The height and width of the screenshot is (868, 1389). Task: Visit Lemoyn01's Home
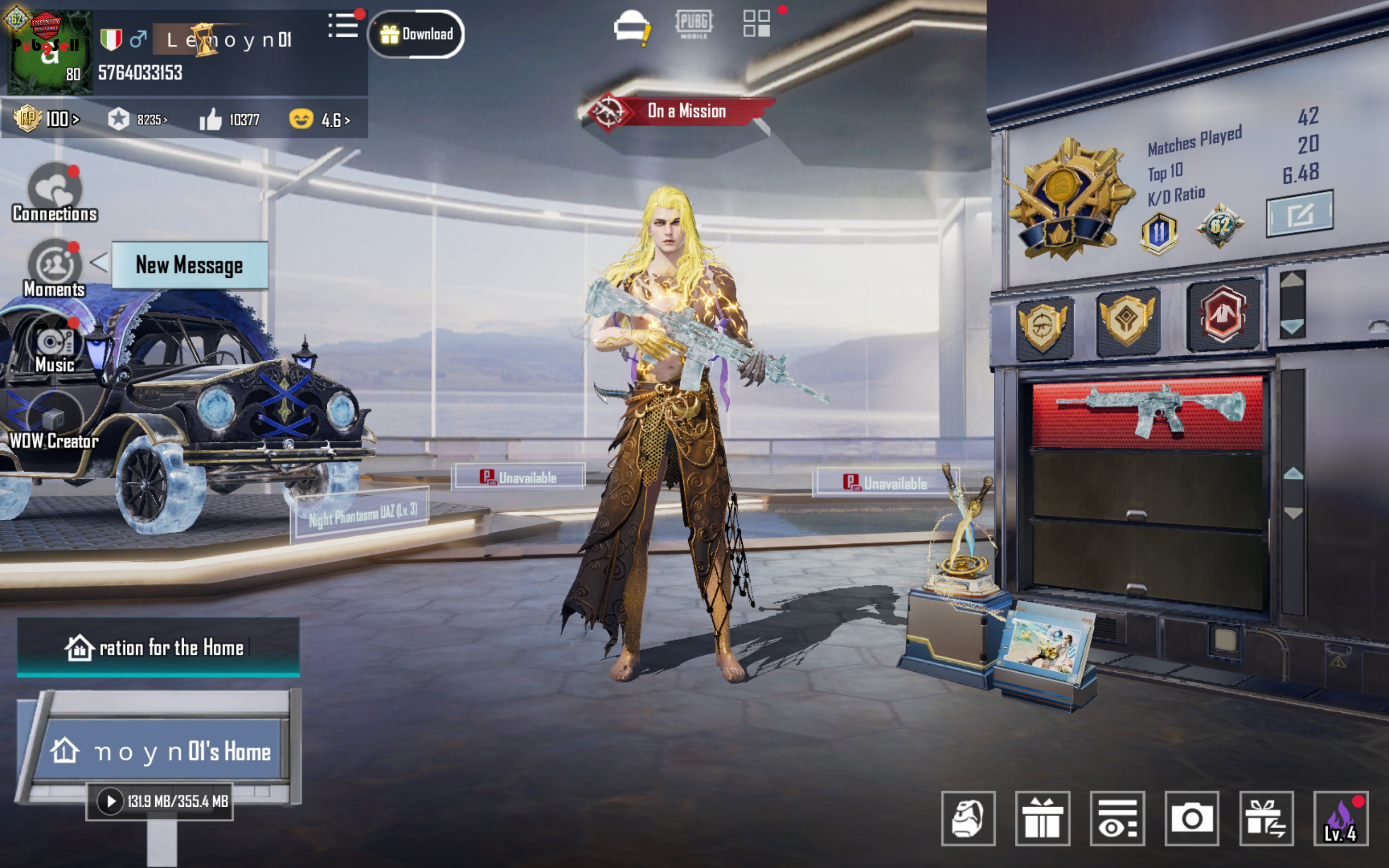tap(161, 751)
